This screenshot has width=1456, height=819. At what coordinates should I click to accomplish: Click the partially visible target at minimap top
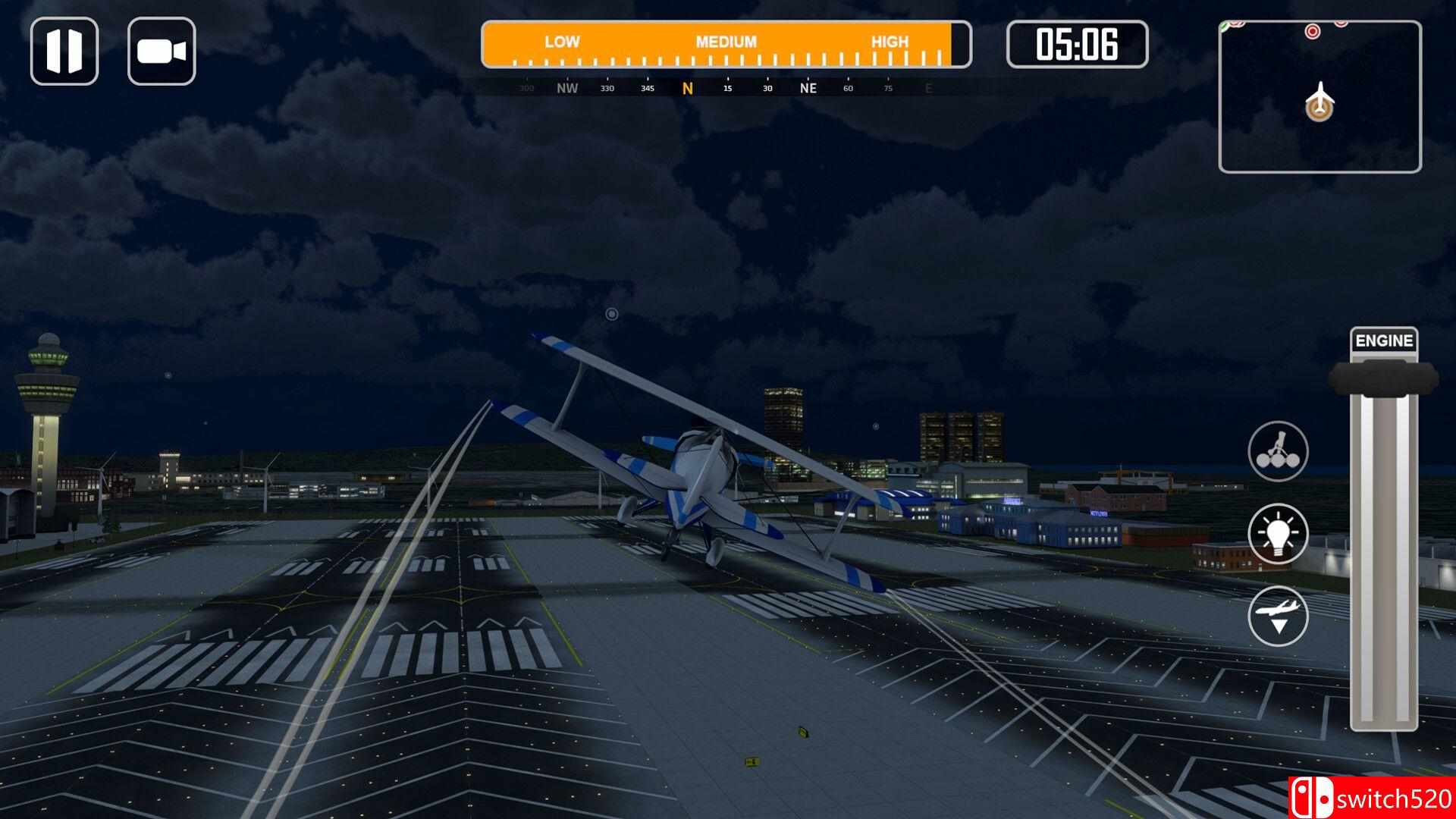(1341, 23)
